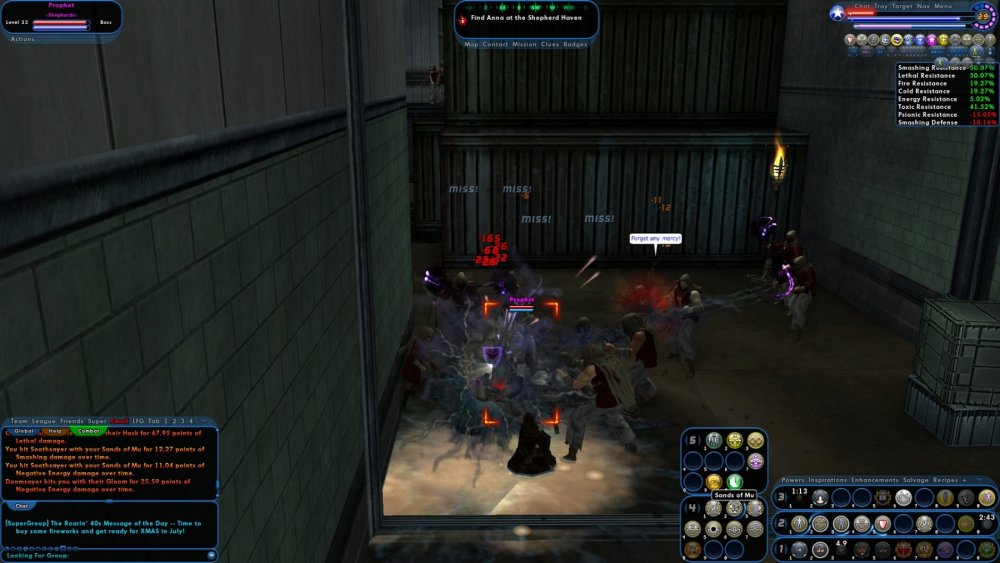1000x563 pixels.
Task: Switch to the Combat chat tab
Action: (89, 431)
